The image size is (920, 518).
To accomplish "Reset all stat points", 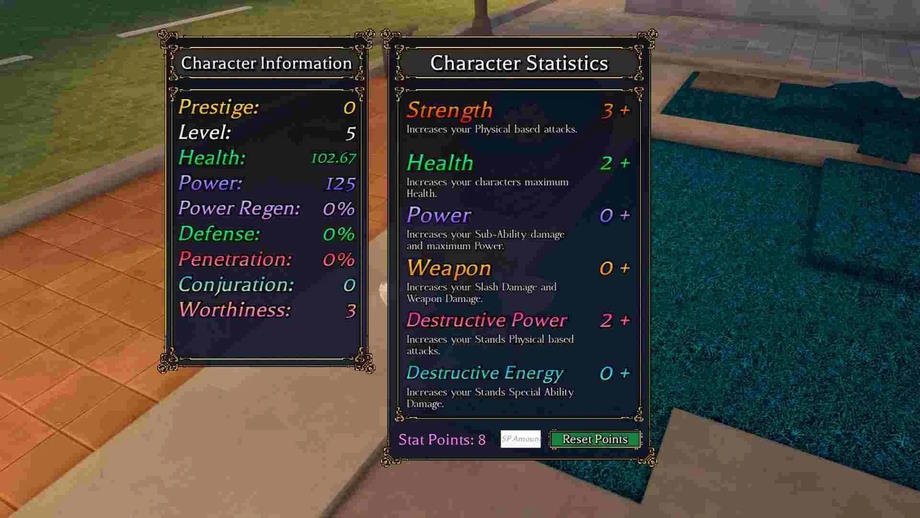I will click(595, 439).
